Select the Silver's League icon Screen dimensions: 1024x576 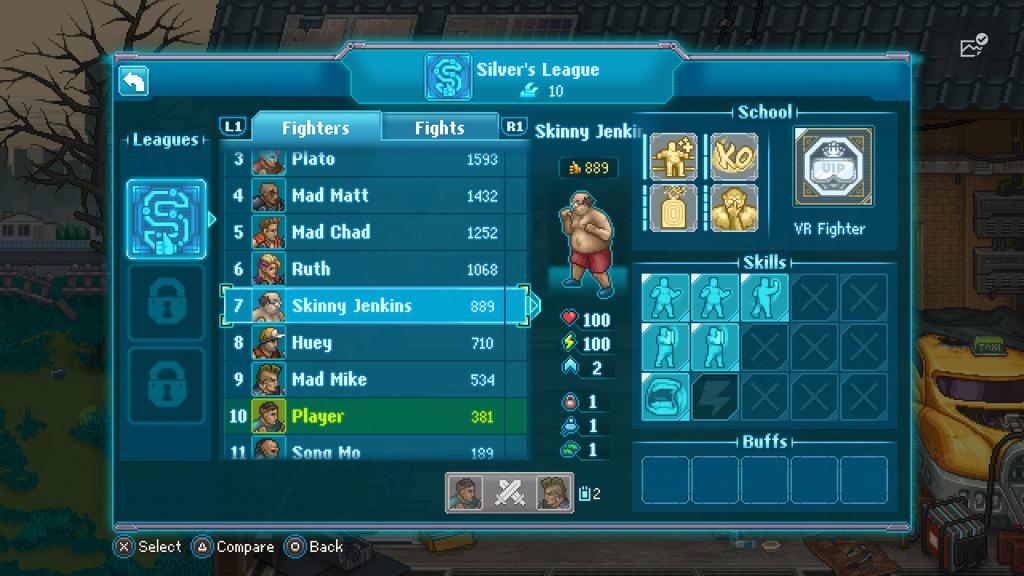point(166,219)
